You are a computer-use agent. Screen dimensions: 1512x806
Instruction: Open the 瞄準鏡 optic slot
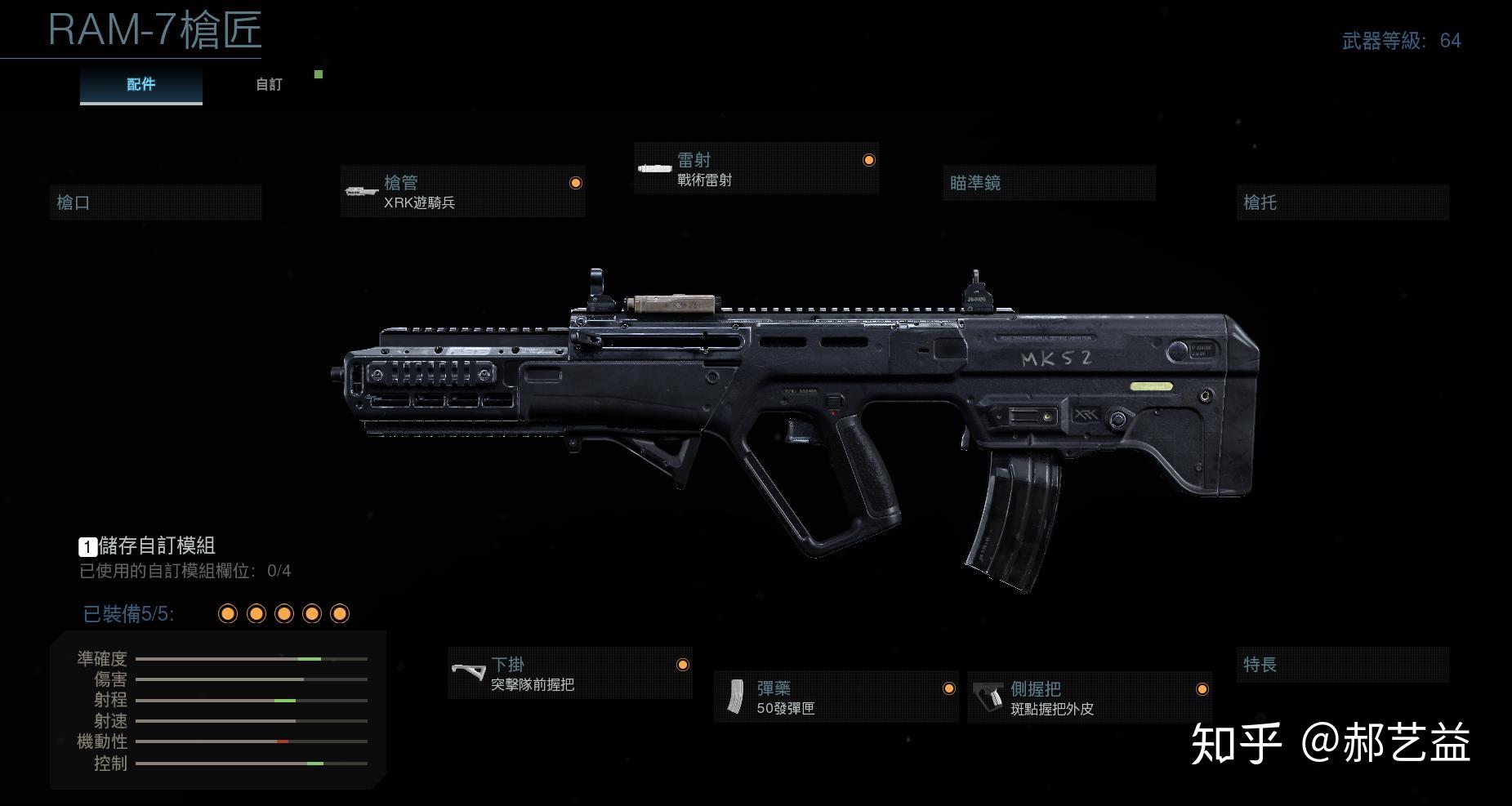click(x=1048, y=183)
